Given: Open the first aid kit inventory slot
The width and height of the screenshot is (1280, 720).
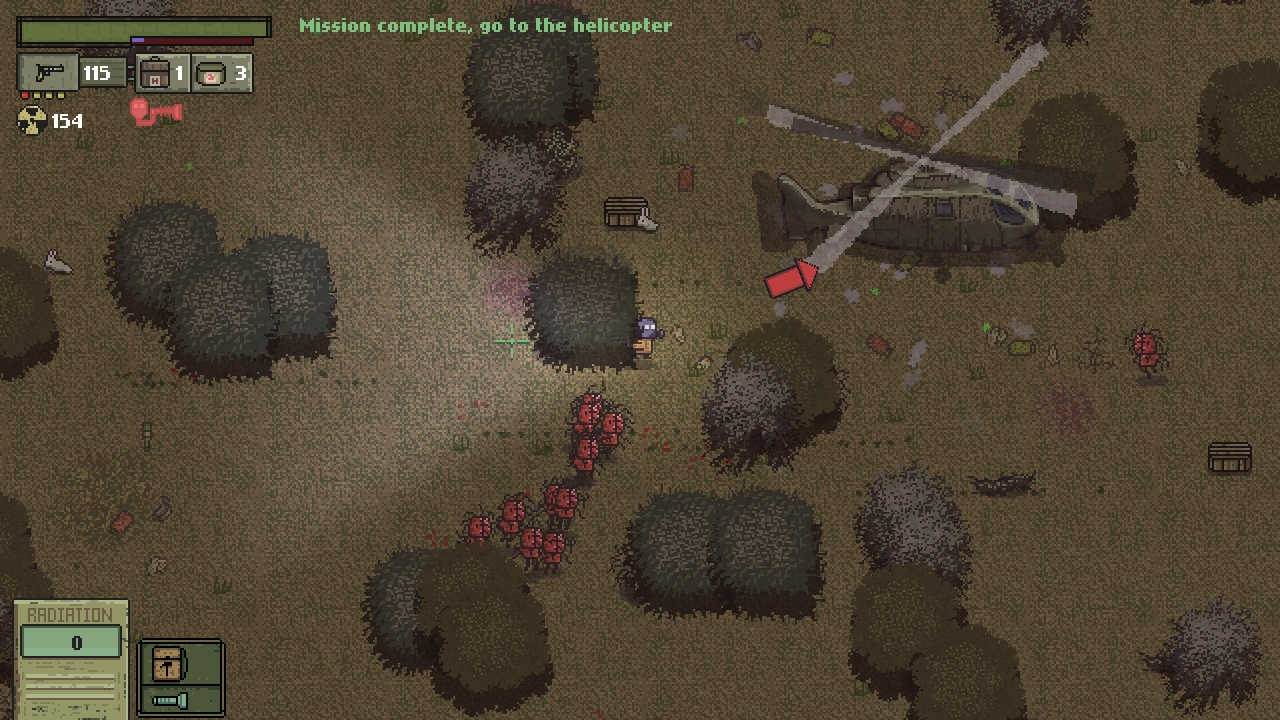Looking at the screenshot, I should click(x=153, y=72).
